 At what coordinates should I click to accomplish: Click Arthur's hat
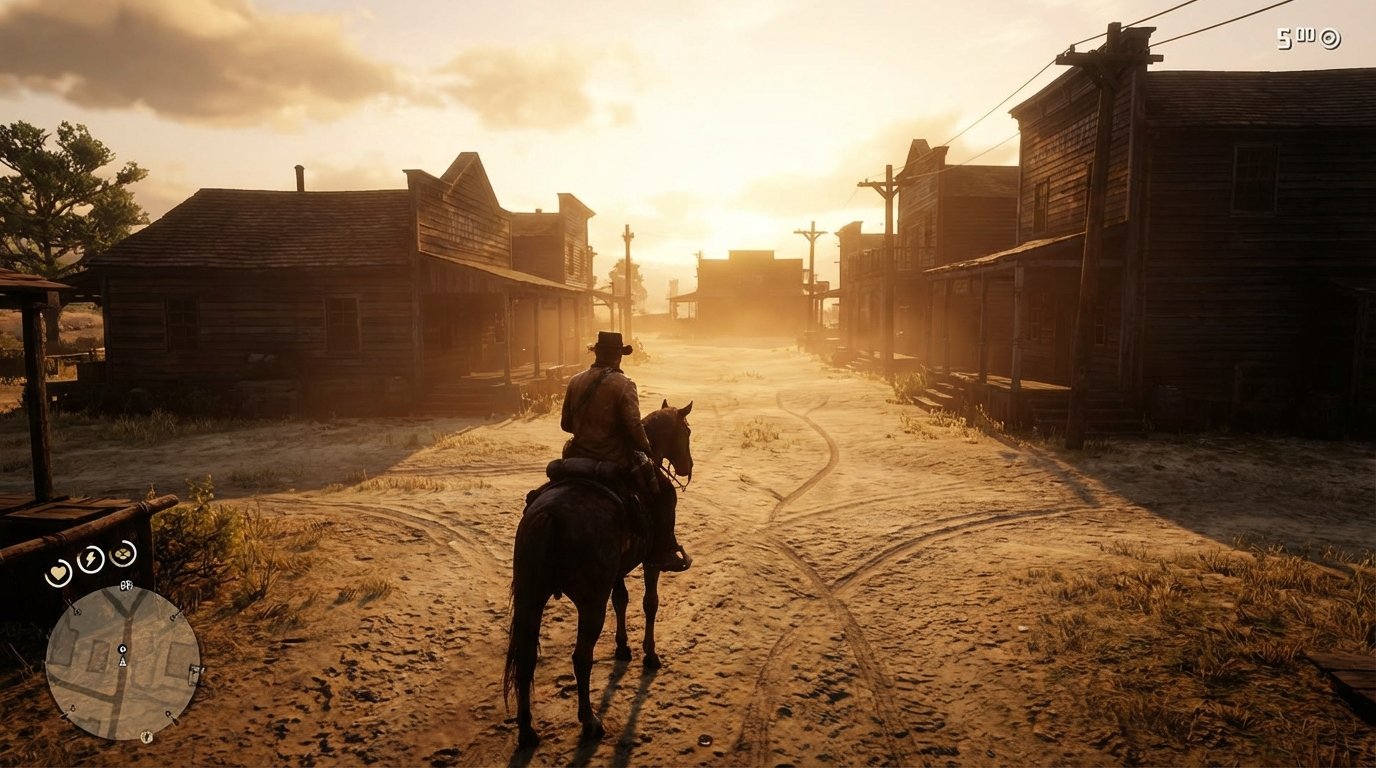pyautogui.click(x=607, y=345)
